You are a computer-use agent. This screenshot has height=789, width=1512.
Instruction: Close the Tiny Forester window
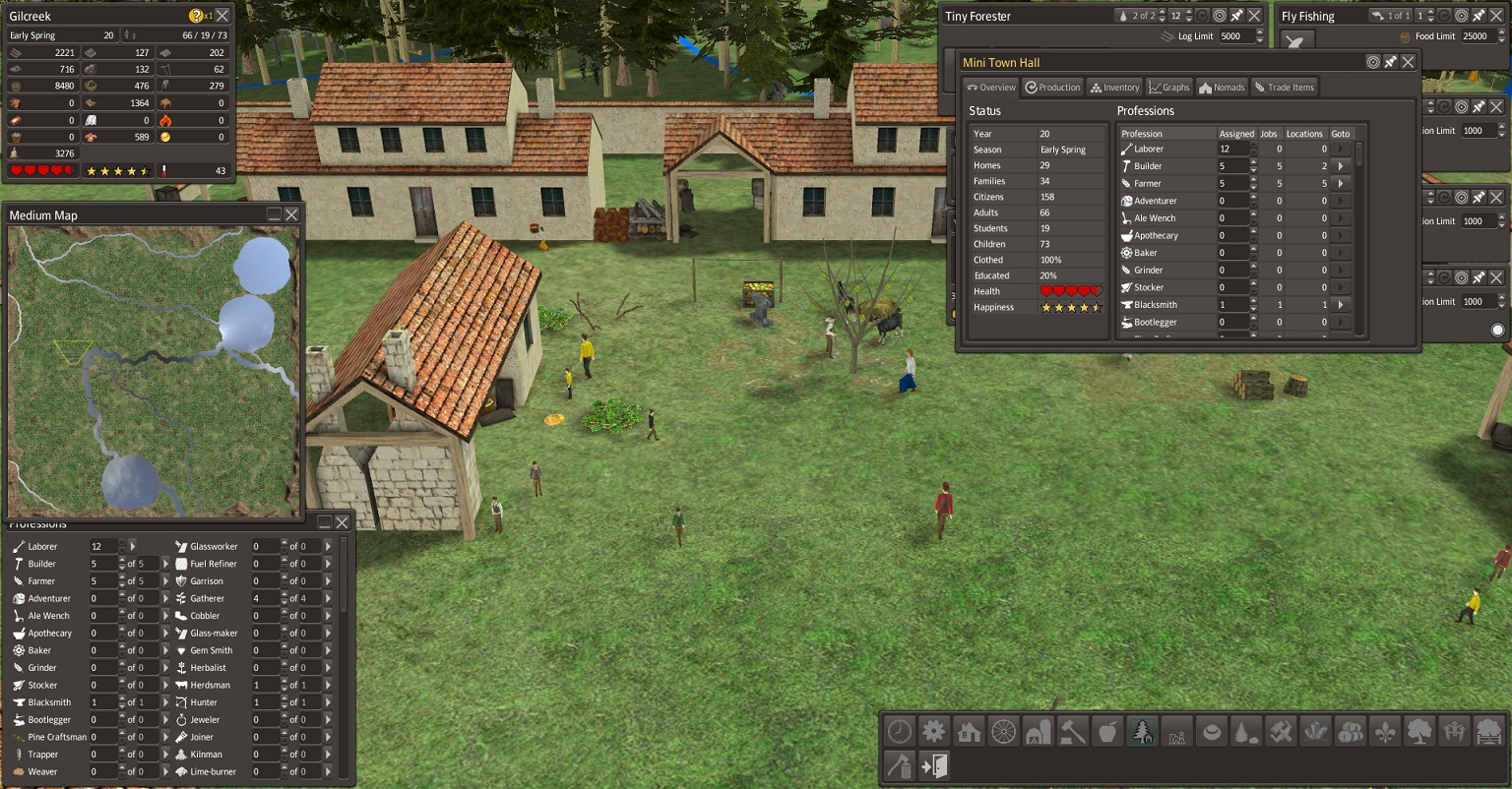click(1256, 16)
